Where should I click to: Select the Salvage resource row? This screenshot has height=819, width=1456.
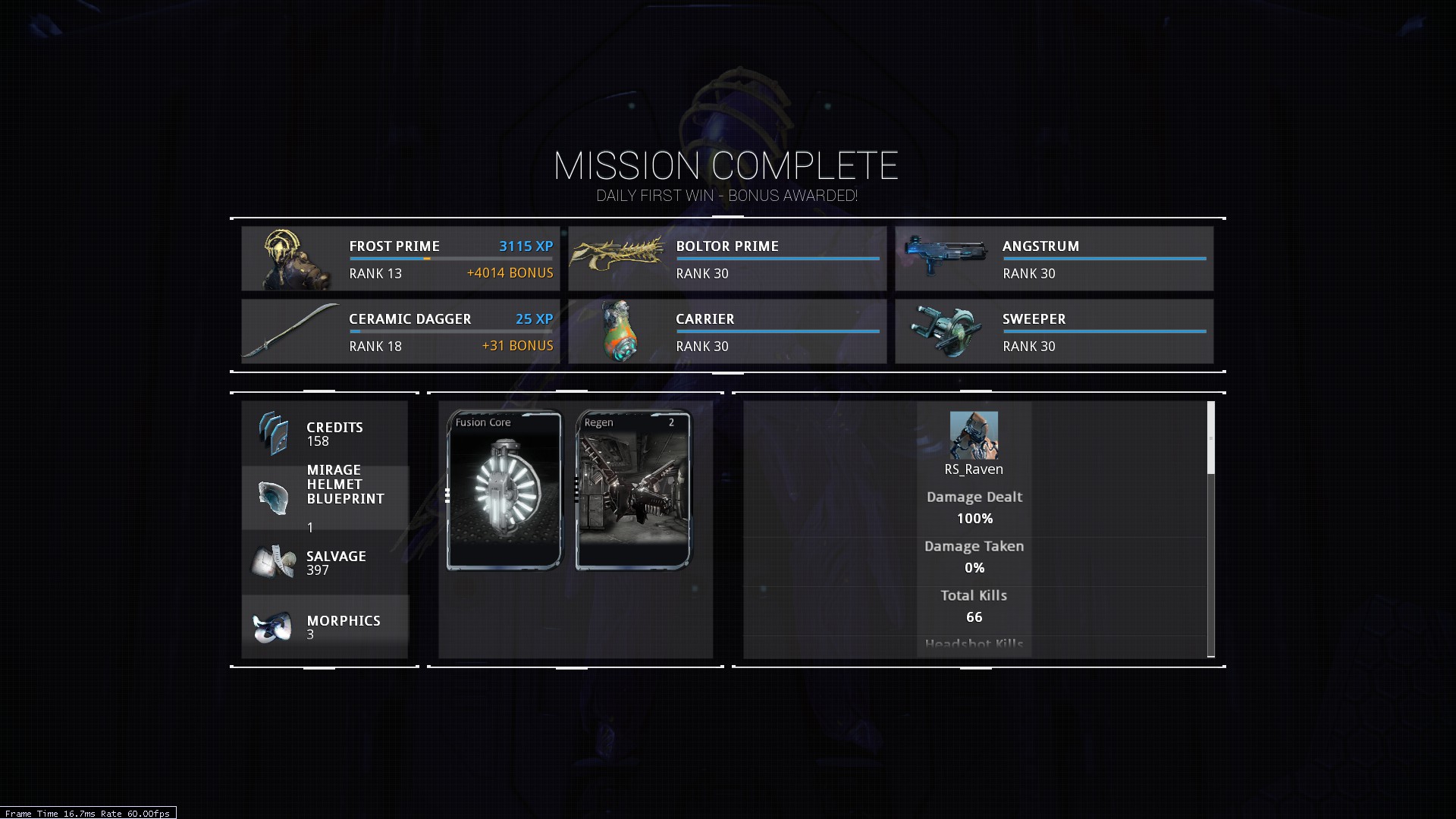(325, 563)
